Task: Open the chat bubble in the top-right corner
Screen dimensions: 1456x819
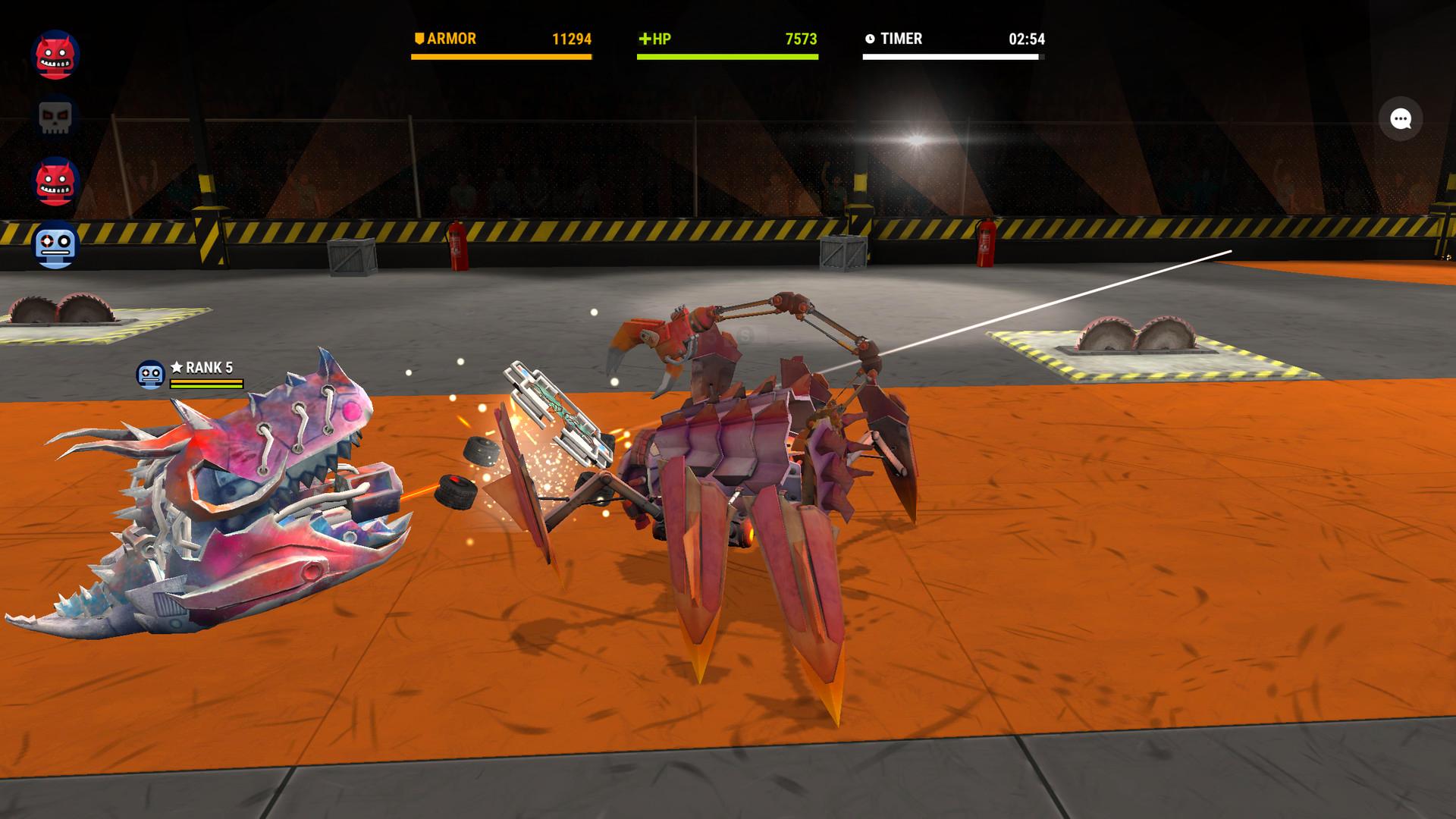Action: click(x=1402, y=119)
